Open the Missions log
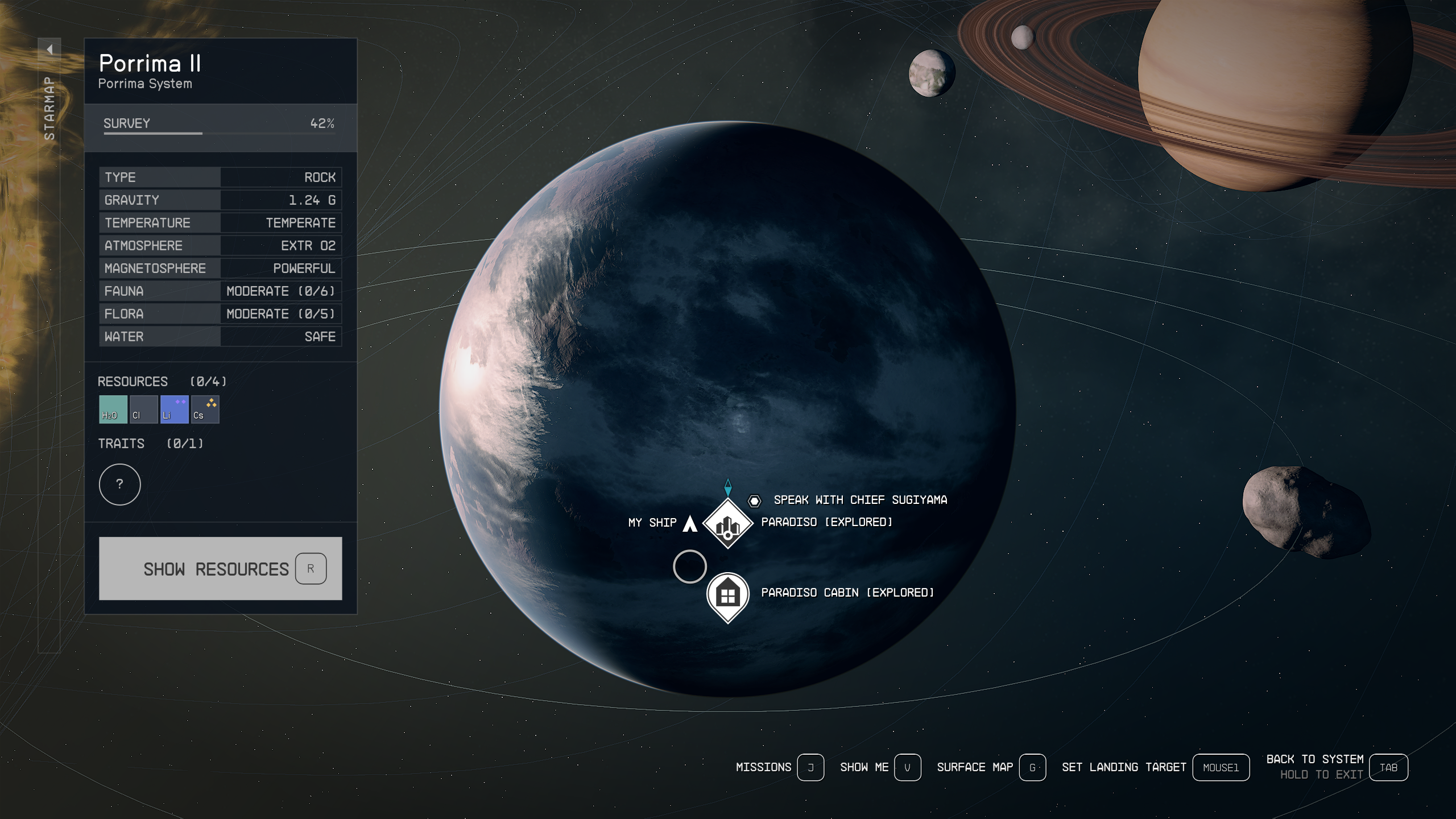This screenshot has height=819, width=1456. [810, 767]
